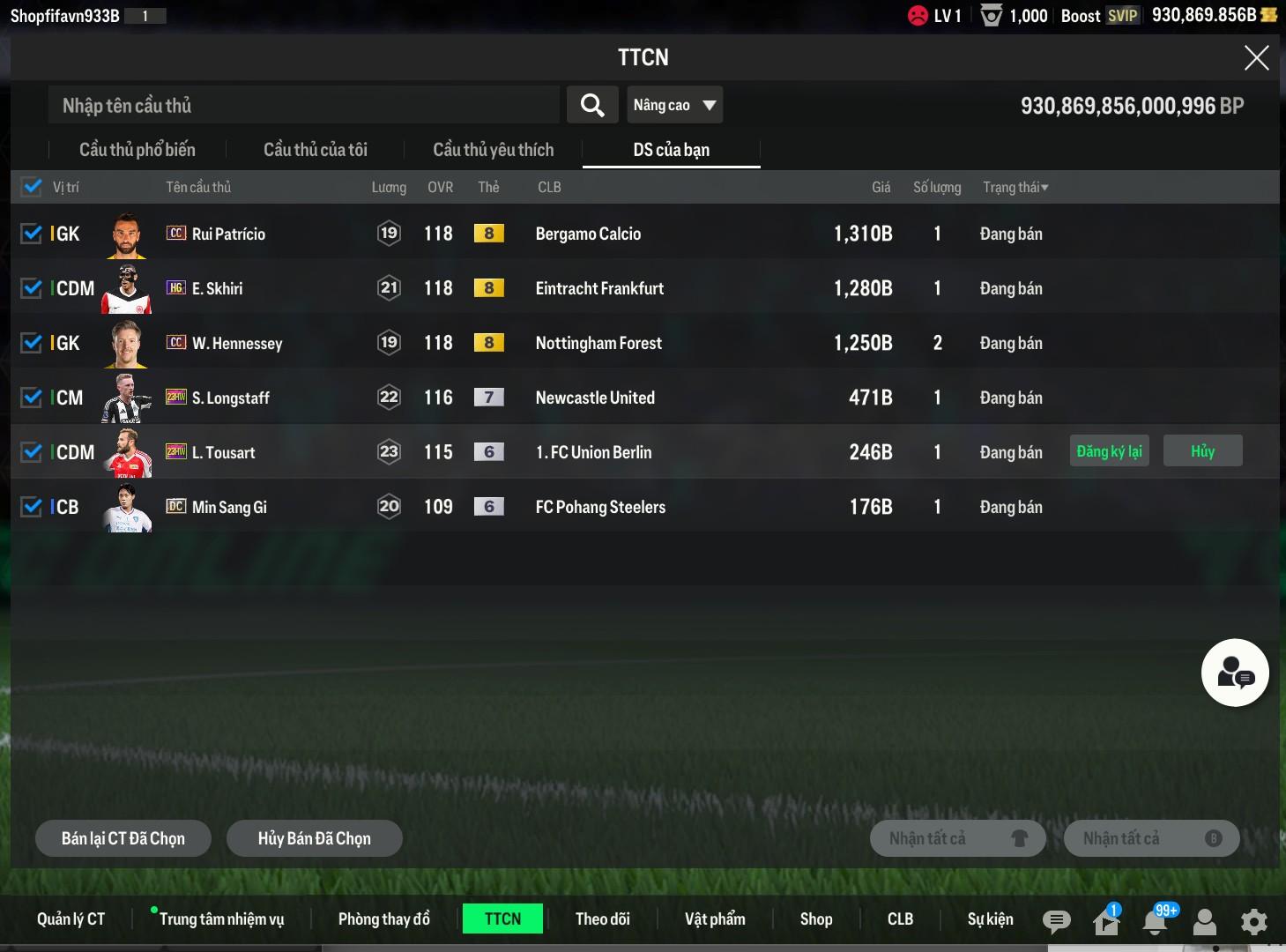Click the magnifying glass search button
The width and height of the screenshot is (1286, 952).
[x=592, y=106]
